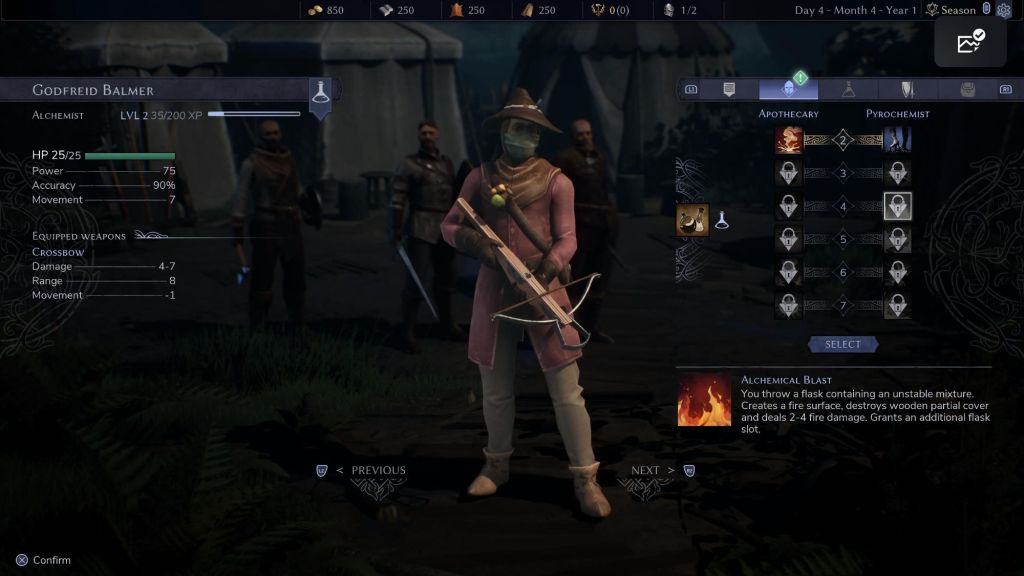Open the backpack inventory tab
1024x576 pixels.
[967, 90]
